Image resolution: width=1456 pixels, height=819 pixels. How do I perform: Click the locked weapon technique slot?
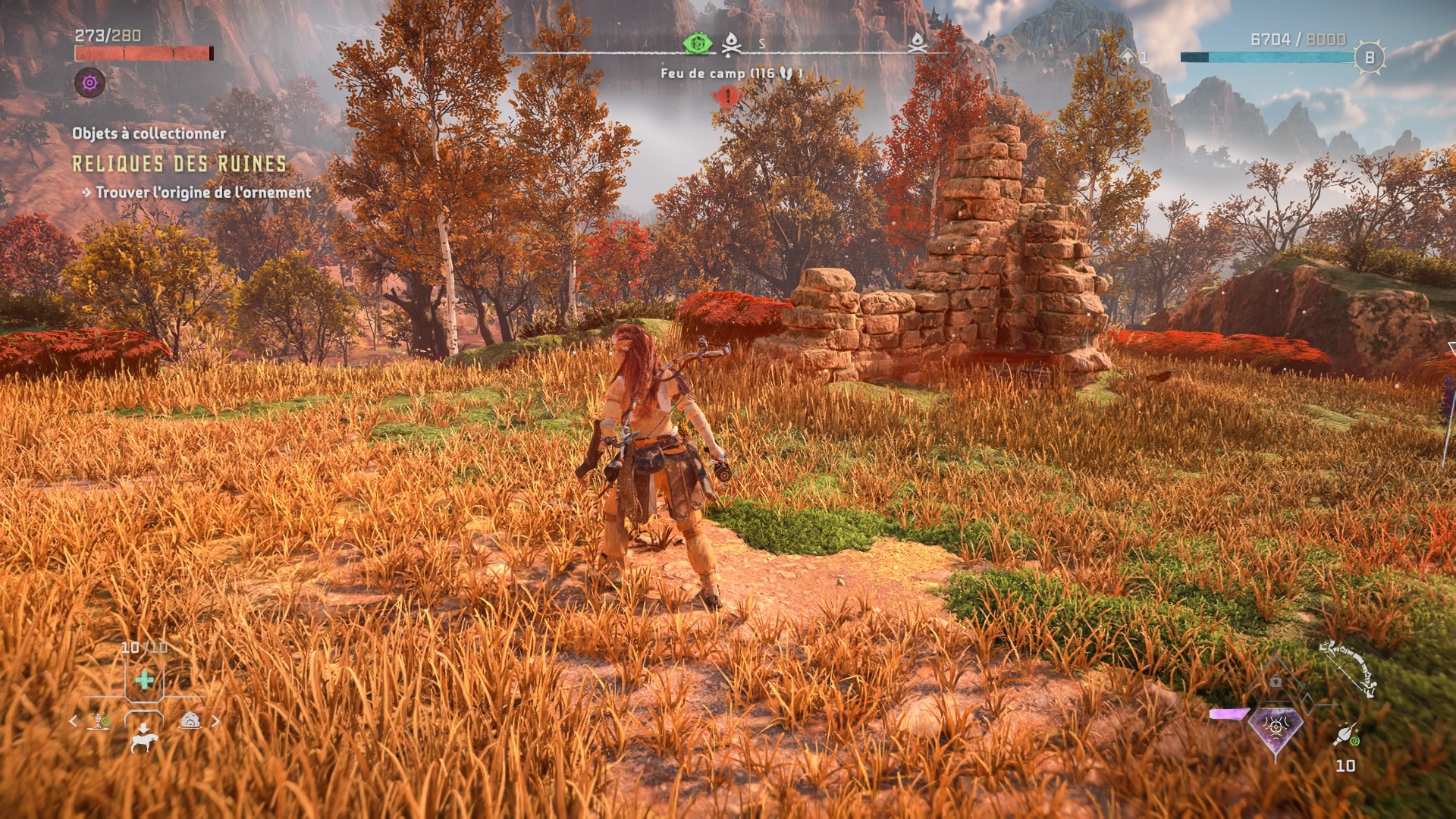1276,682
